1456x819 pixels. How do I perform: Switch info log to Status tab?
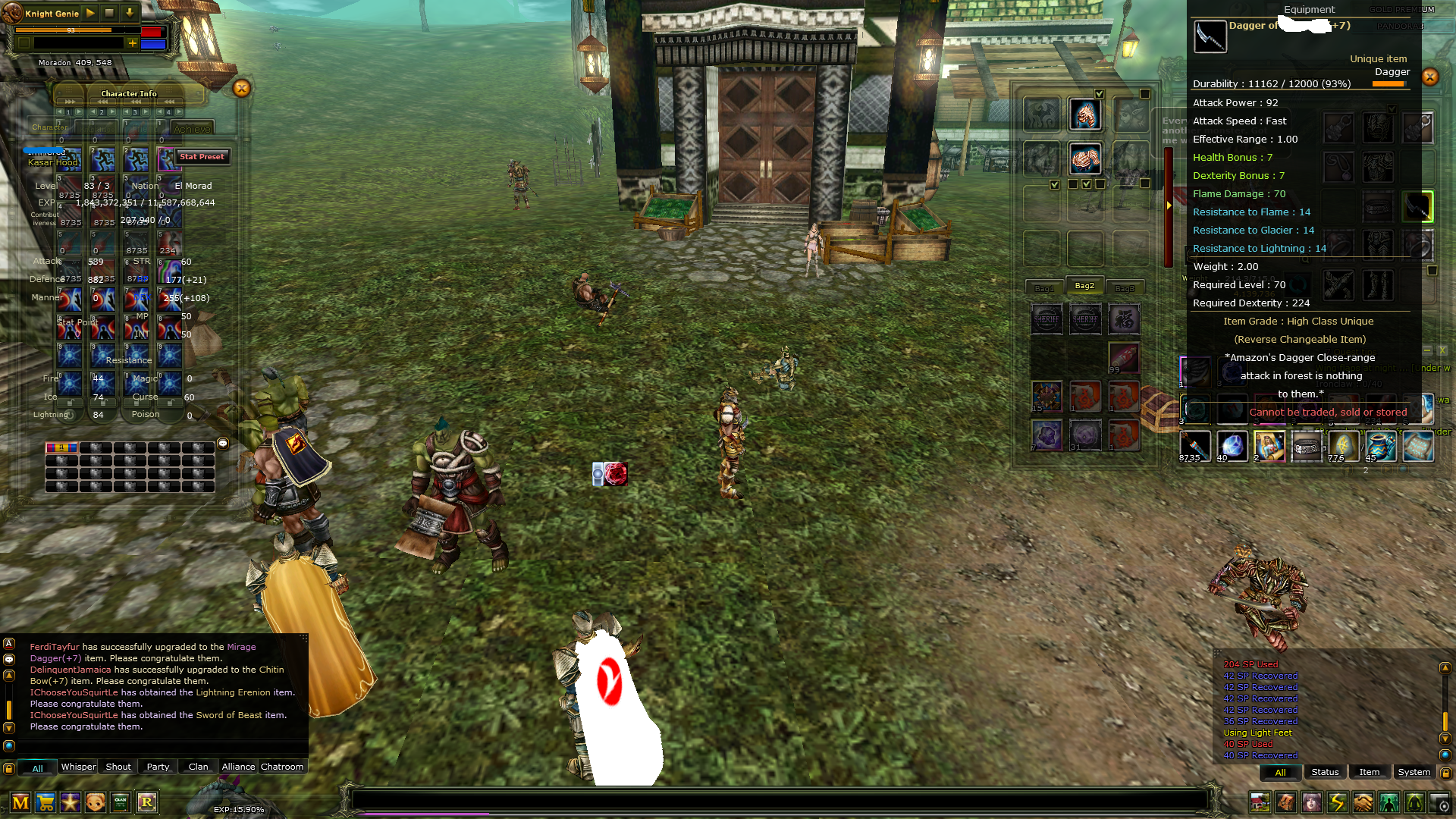tap(1325, 772)
